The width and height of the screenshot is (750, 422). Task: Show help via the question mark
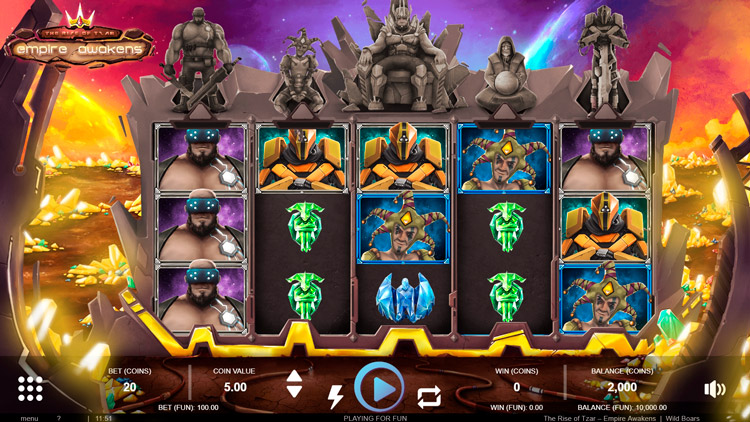59,418
